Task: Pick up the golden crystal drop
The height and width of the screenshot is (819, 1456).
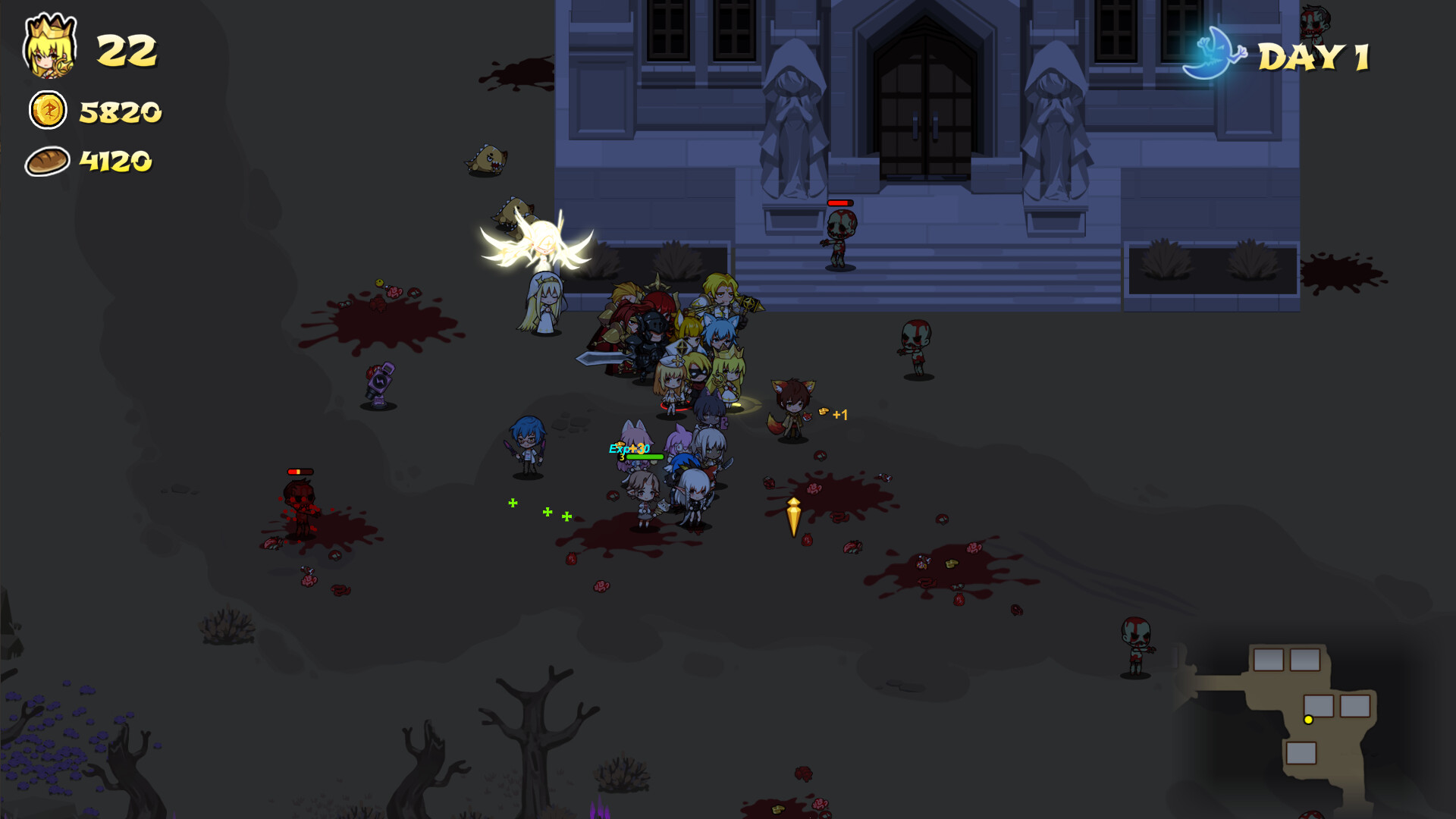Action: point(794,516)
